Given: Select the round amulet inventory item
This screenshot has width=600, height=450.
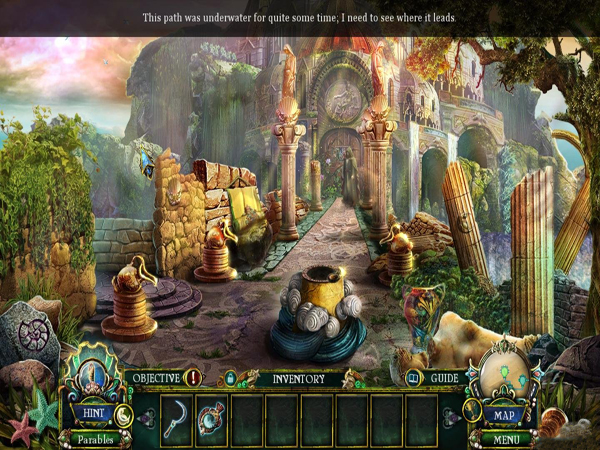Looking at the screenshot, I should (x=213, y=418).
